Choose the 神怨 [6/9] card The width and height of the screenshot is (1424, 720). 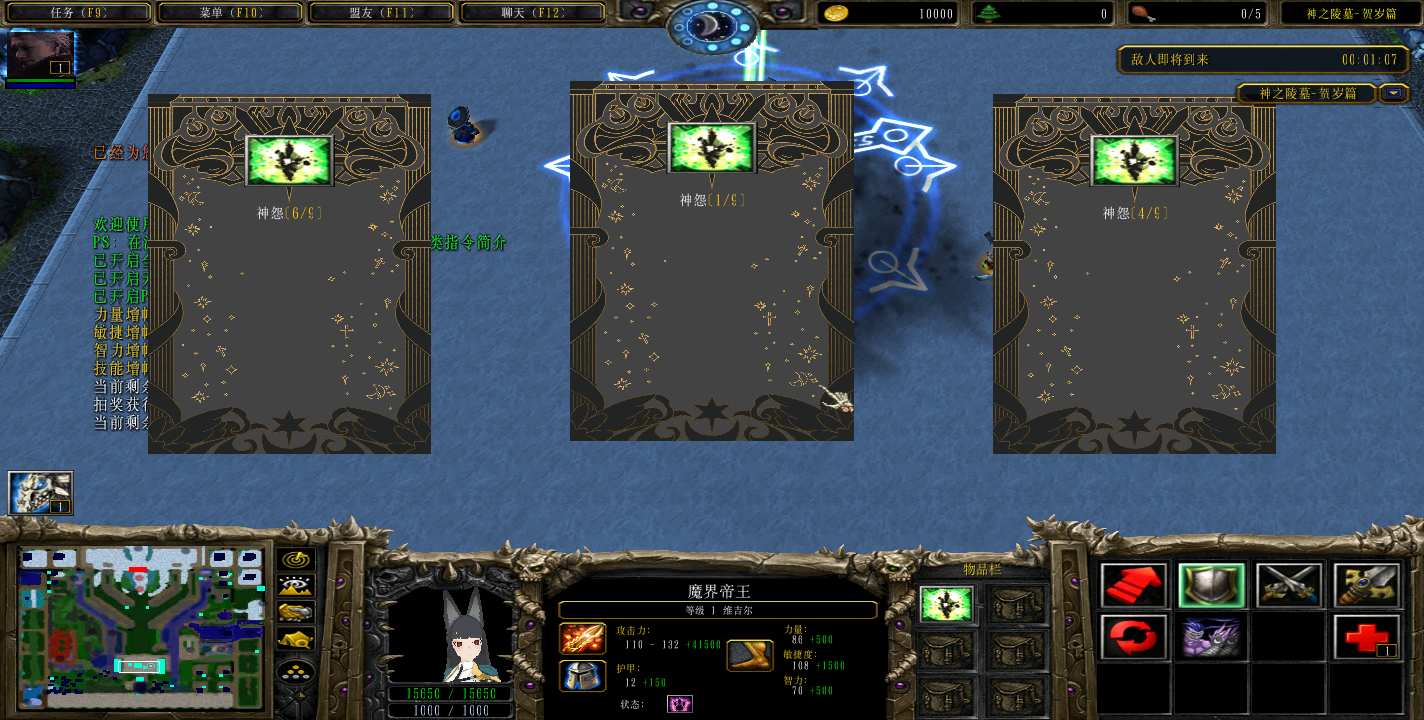coord(289,273)
